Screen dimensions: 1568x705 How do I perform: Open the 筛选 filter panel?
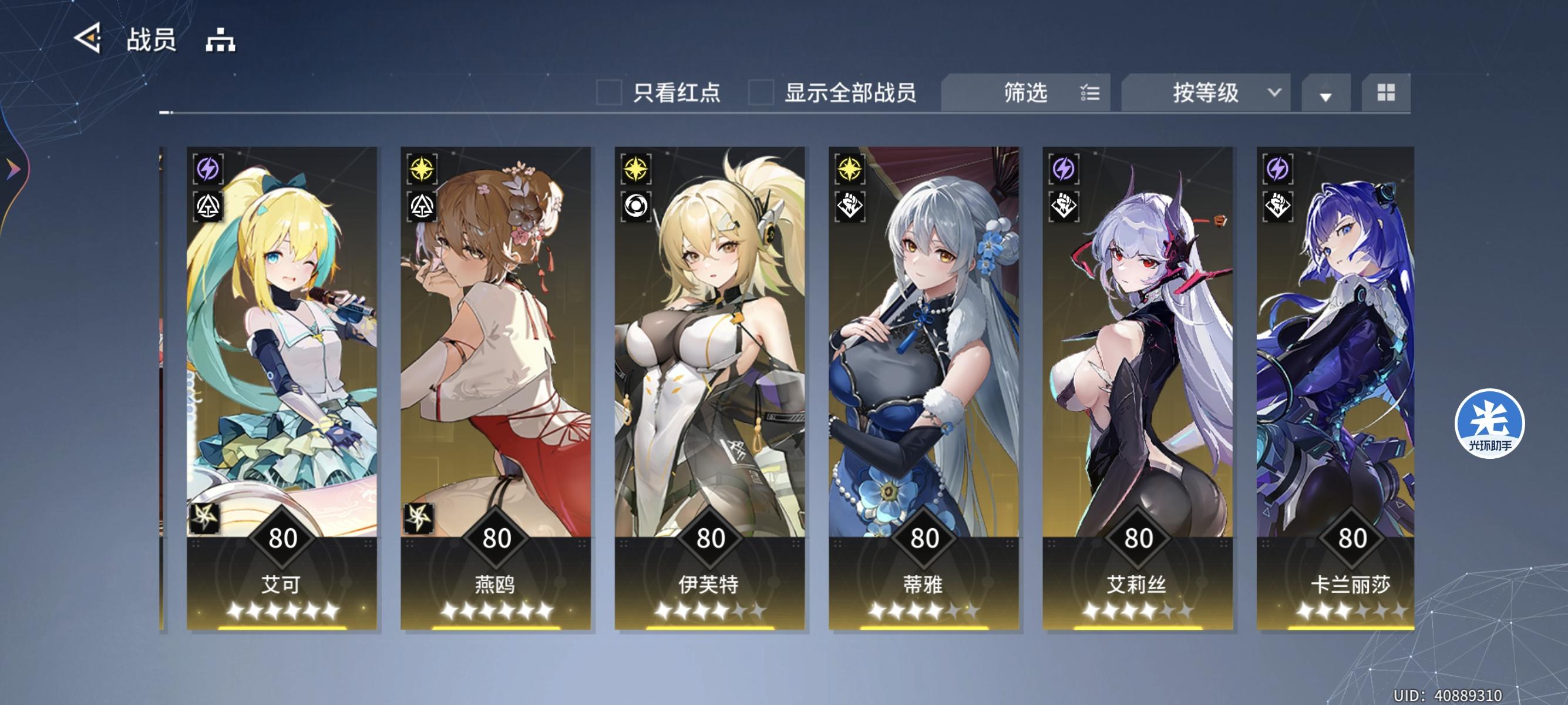pyautogui.click(x=1025, y=93)
